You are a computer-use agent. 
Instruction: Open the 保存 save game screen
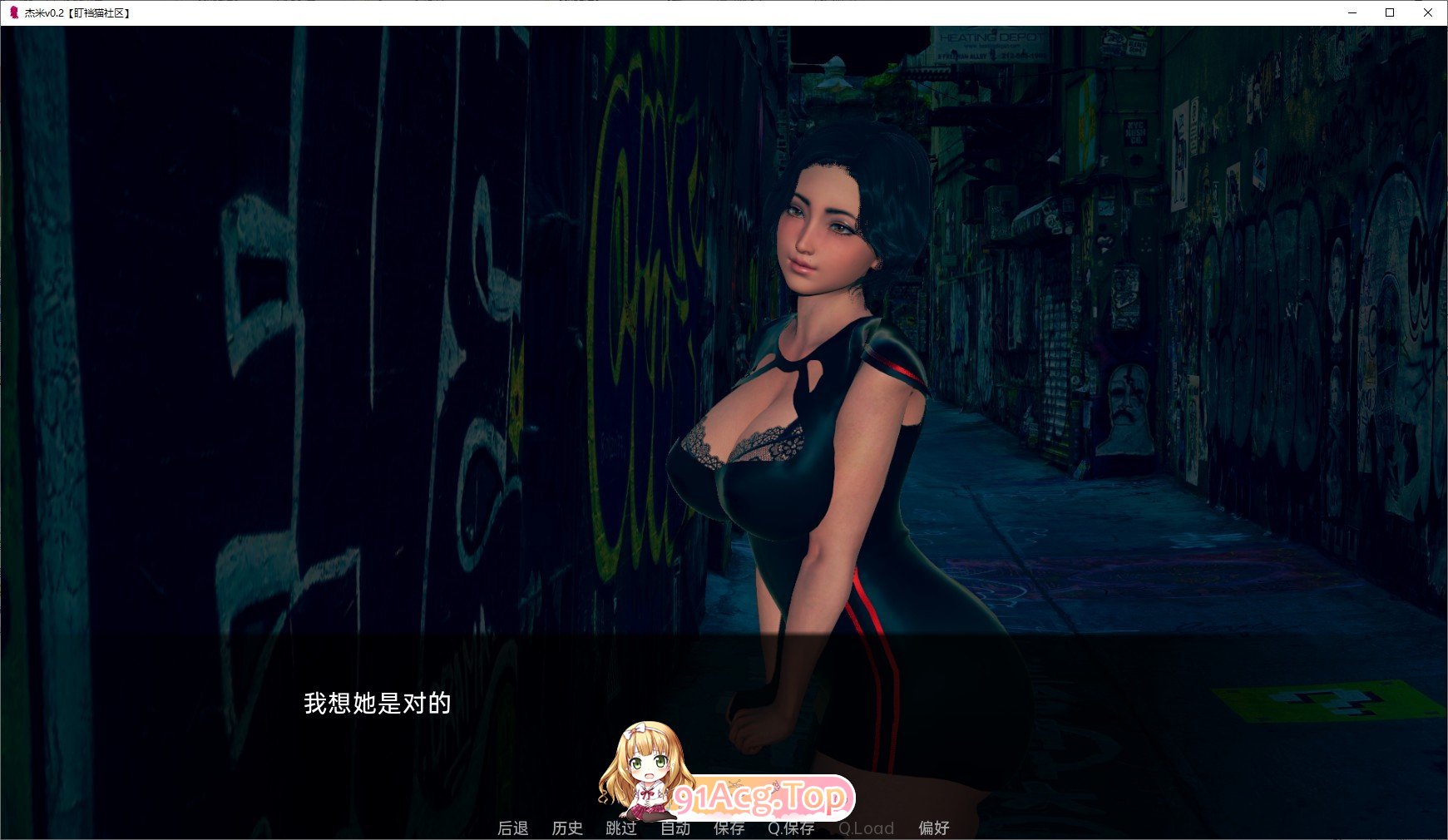point(728,828)
